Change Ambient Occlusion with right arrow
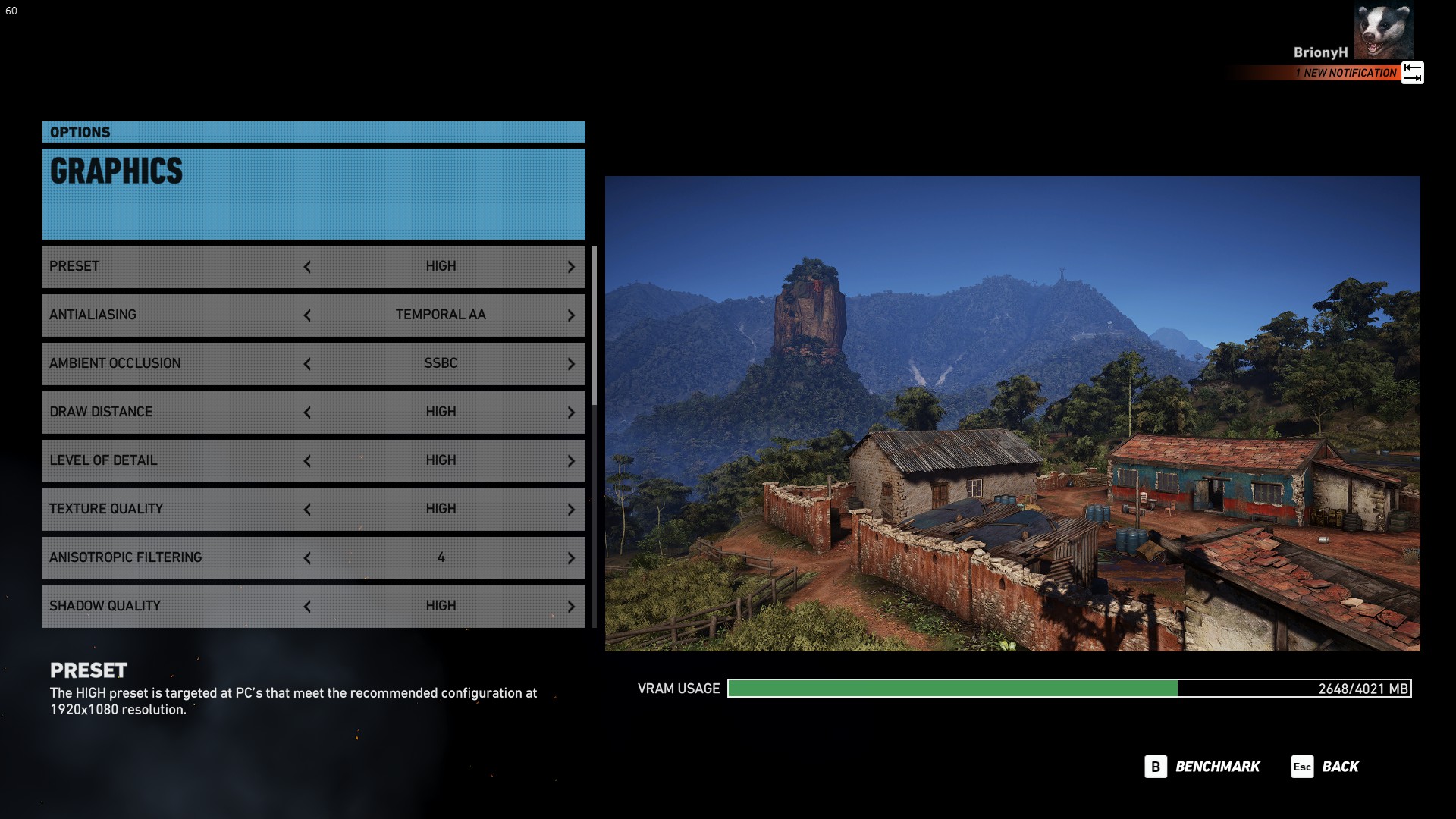1456x819 pixels. [571, 364]
